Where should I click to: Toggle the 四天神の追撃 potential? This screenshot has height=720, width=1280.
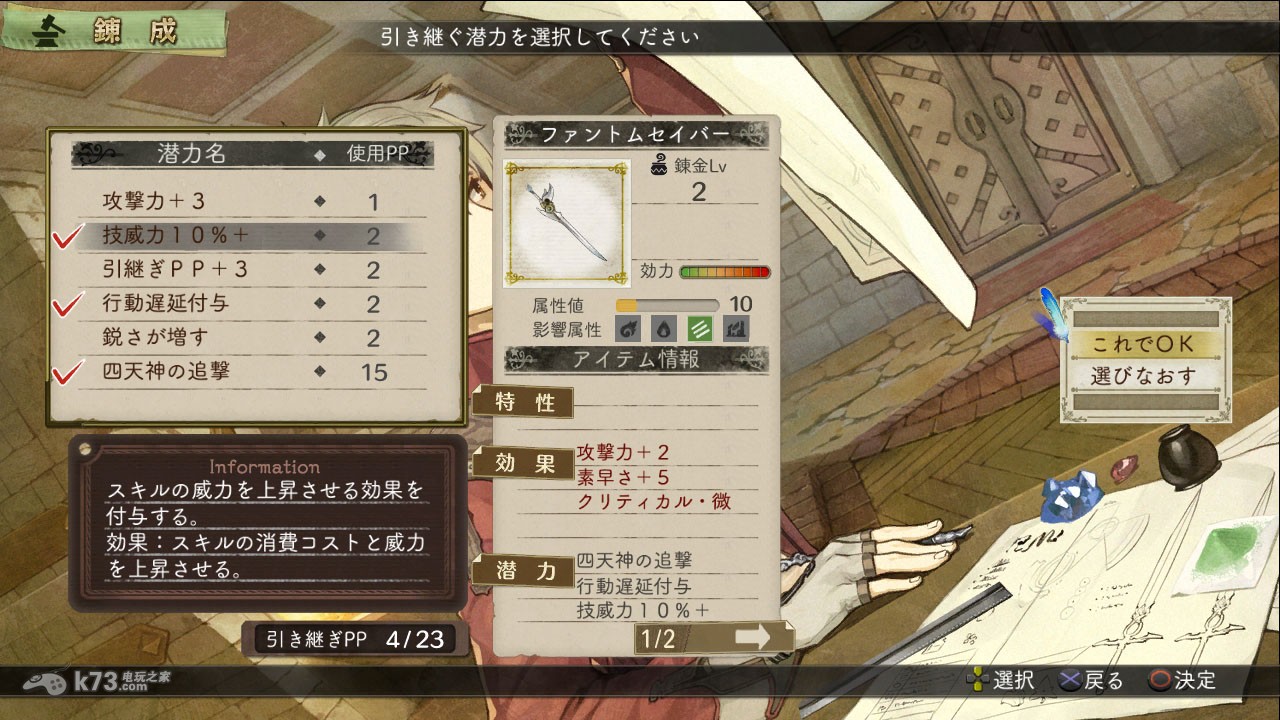coord(250,372)
